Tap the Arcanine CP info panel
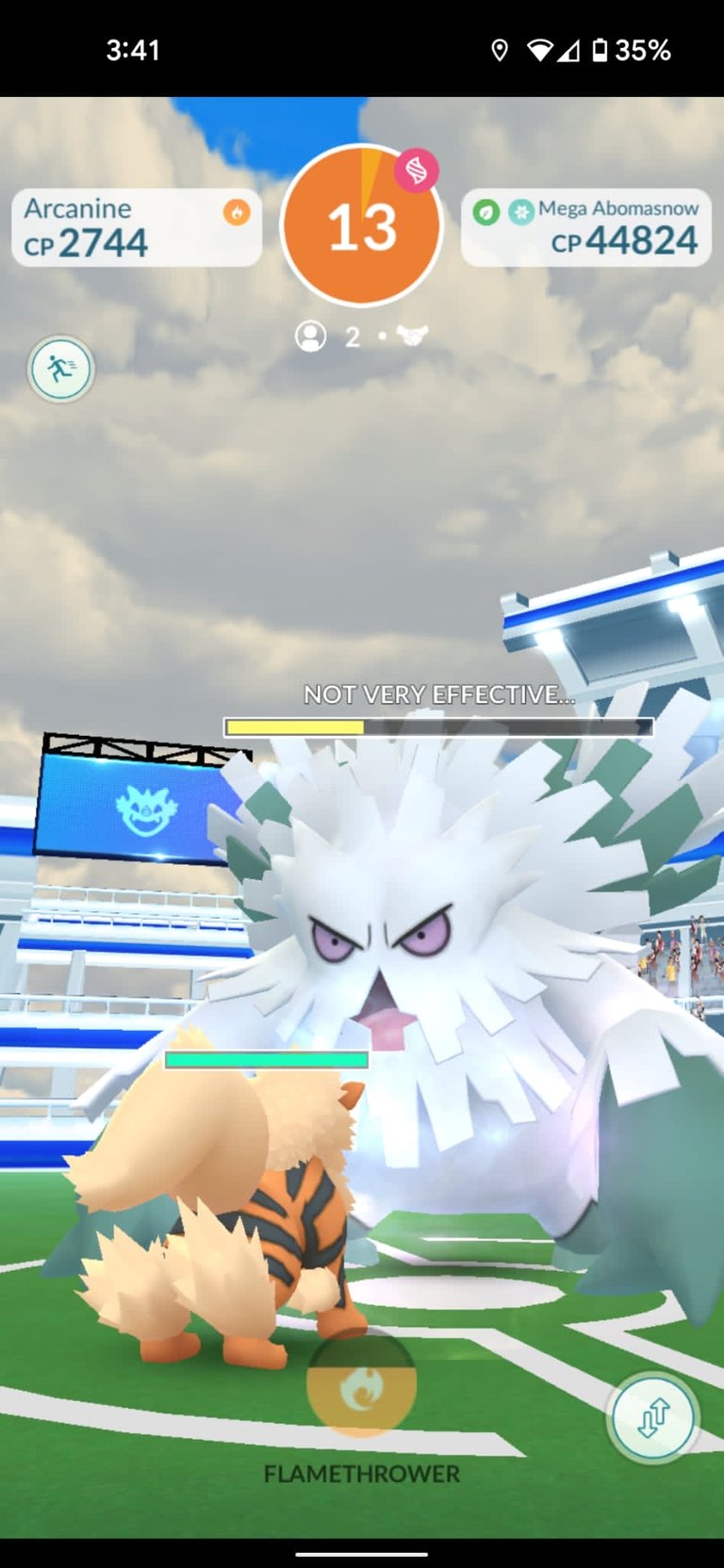This screenshot has height=1568, width=724. tap(136, 227)
